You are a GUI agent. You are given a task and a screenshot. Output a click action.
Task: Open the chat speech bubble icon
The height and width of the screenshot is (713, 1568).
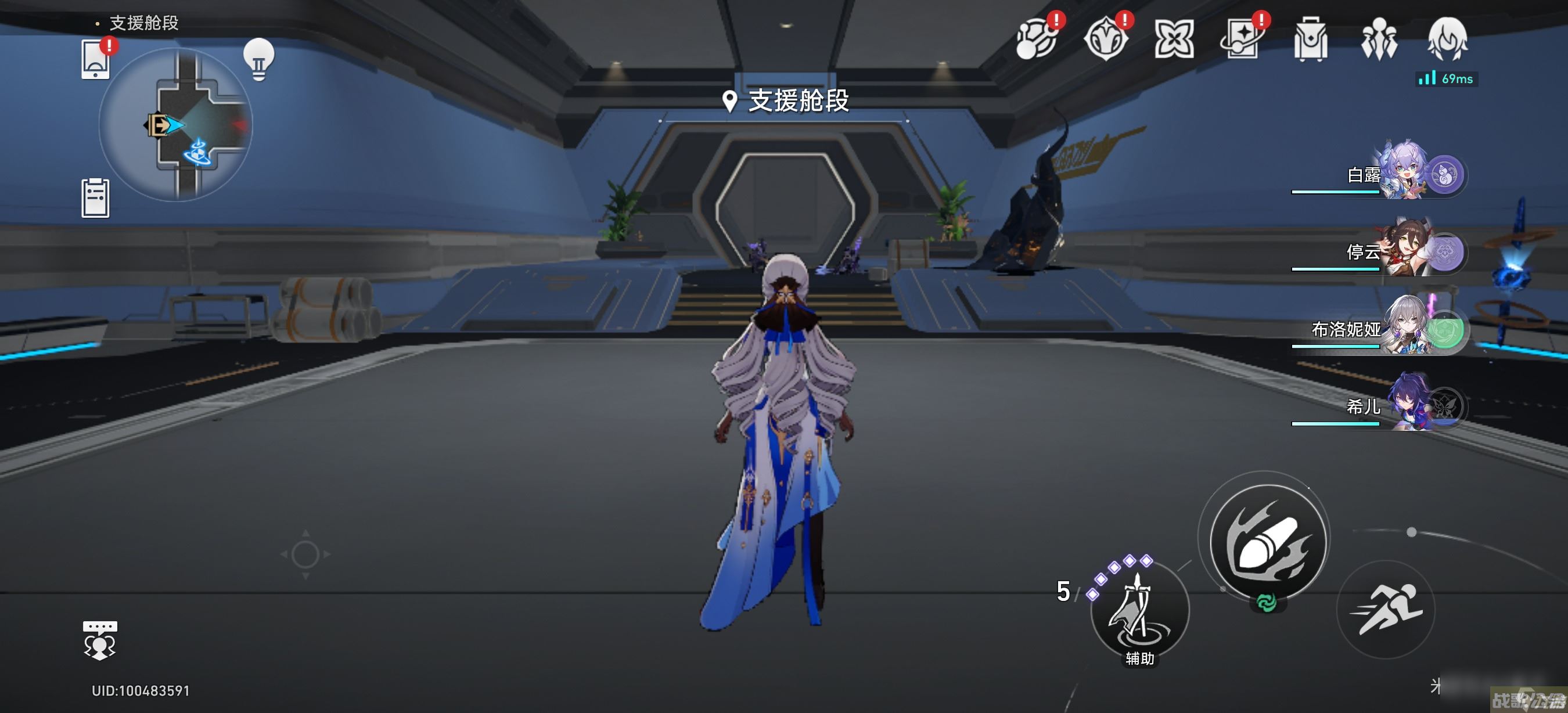tap(100, 640)
